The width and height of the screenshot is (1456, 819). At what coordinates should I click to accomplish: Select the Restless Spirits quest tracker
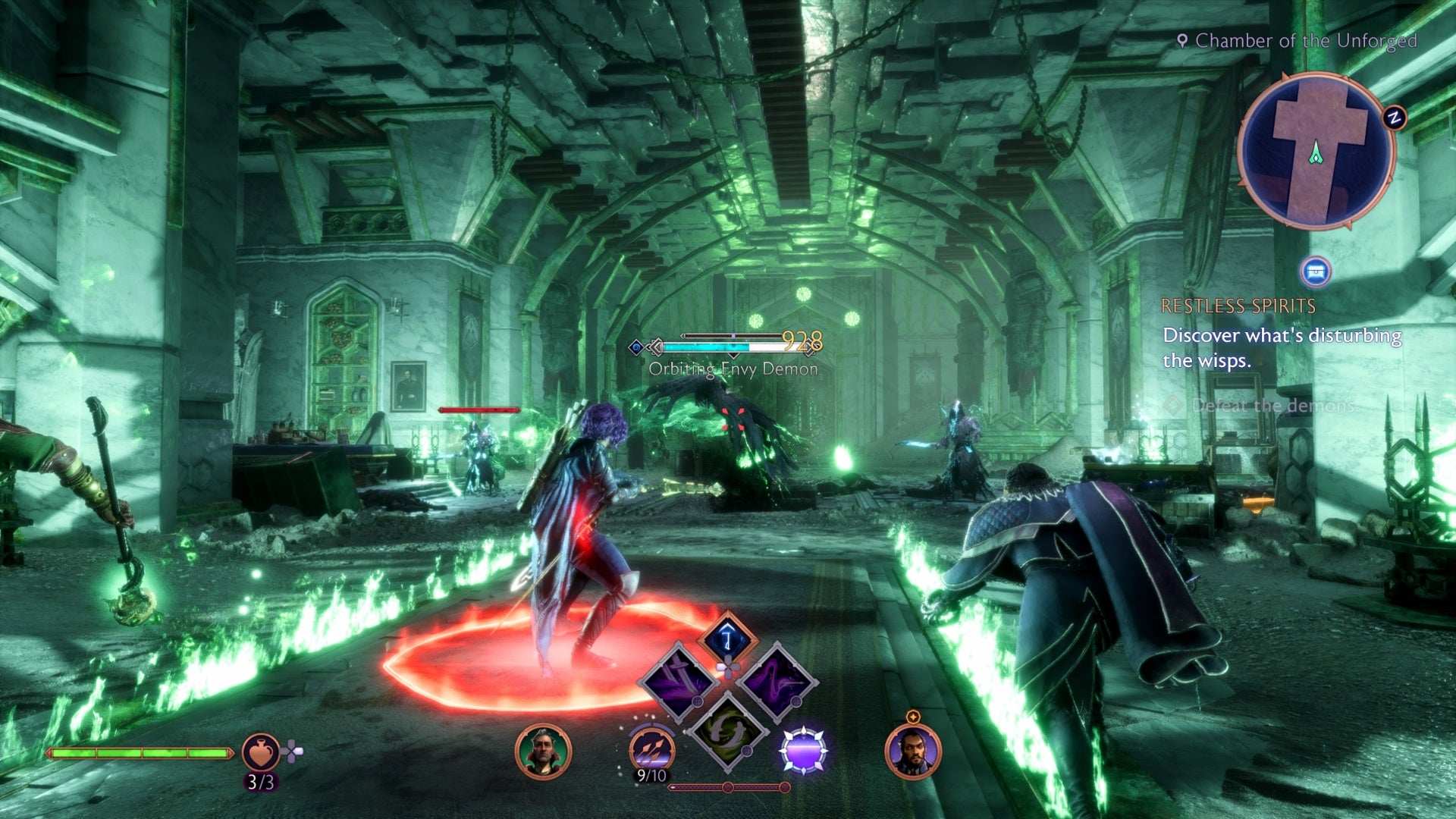point(1238,306)
